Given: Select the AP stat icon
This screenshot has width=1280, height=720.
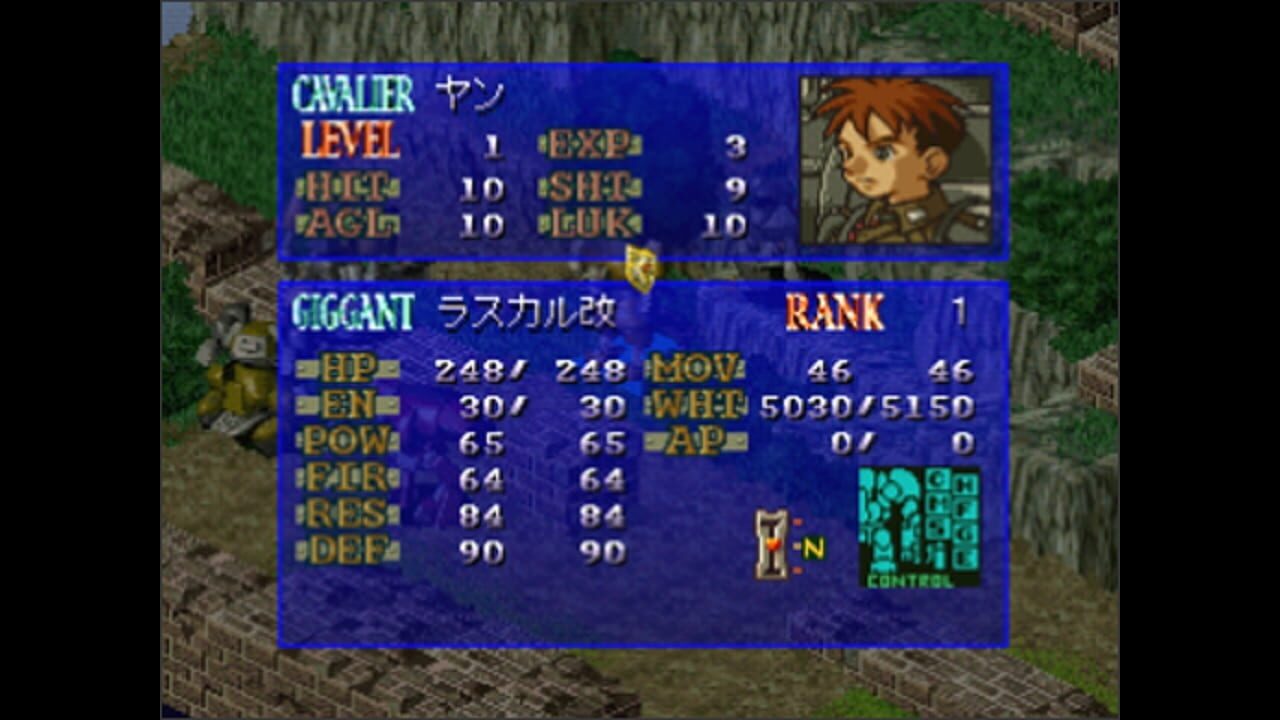Looking at the screenshot, I should point(693,441).
